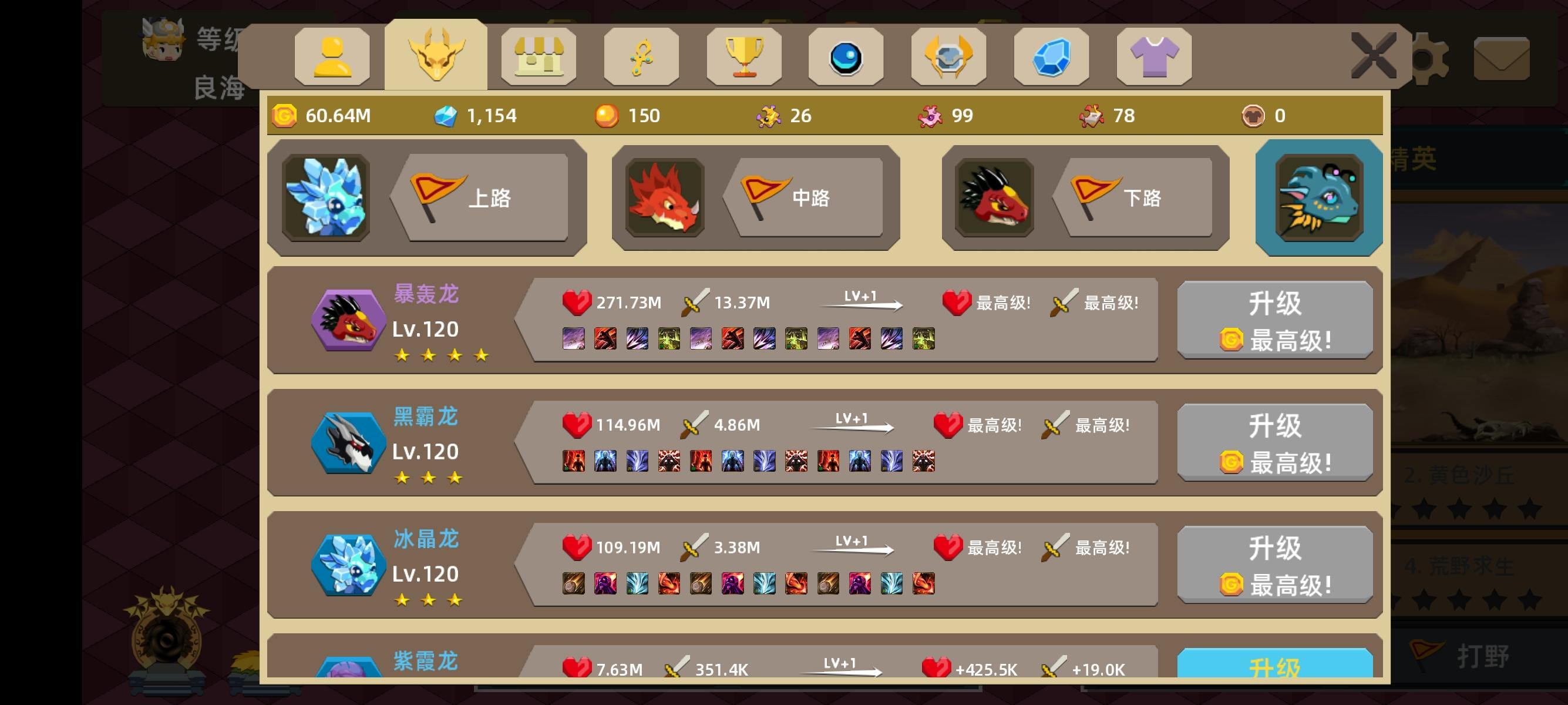1568x705 pixels.
Task: Open the trophy achievements tab icon
Action: pyautogui.click(x=744, y=56)
